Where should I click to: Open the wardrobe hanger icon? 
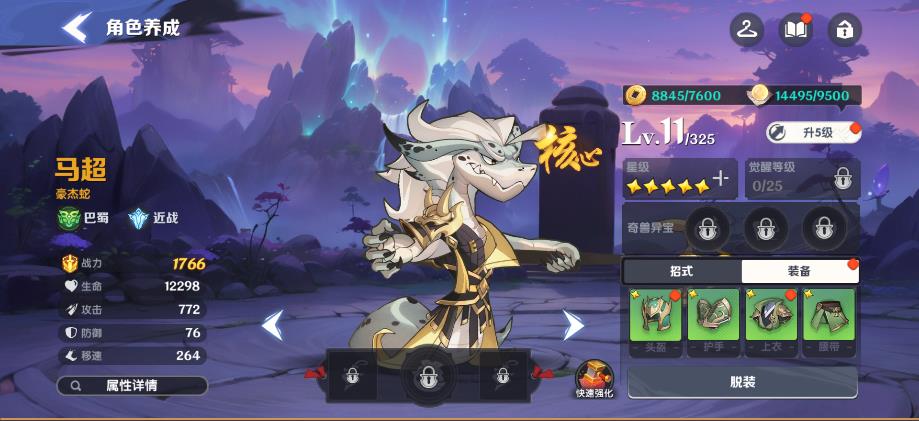coord(747,30)
